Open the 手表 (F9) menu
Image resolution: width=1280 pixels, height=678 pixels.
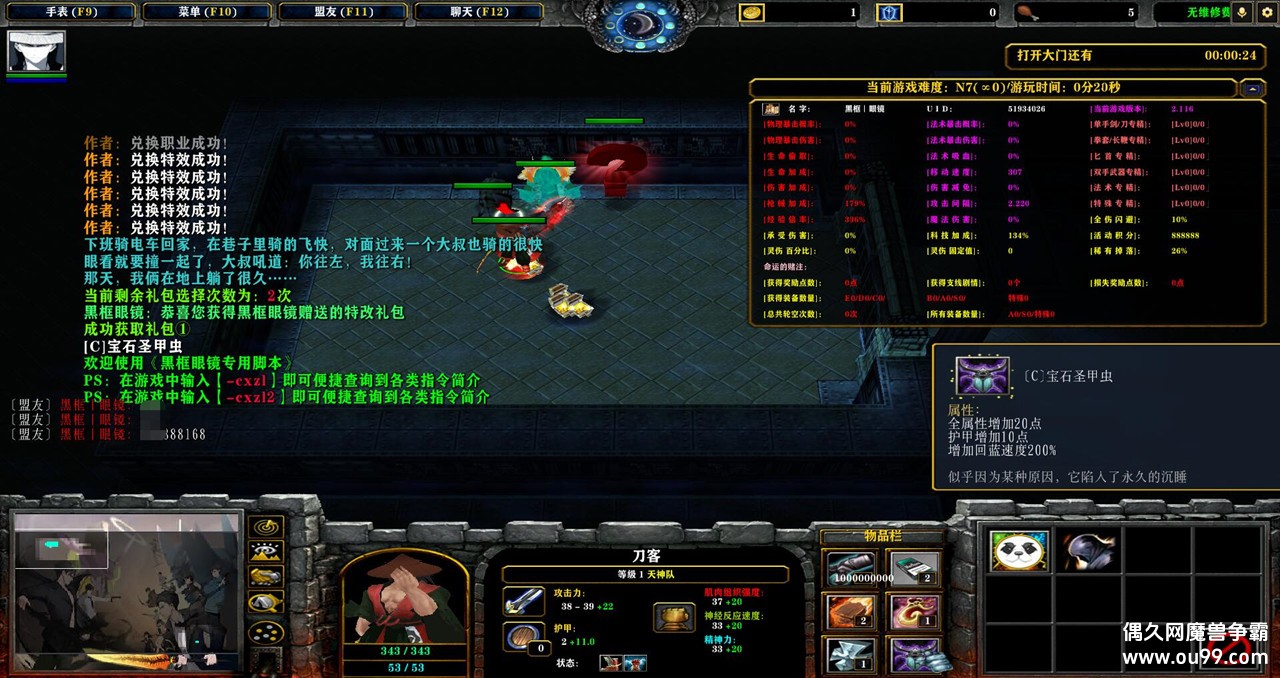(x=70, y=12)
